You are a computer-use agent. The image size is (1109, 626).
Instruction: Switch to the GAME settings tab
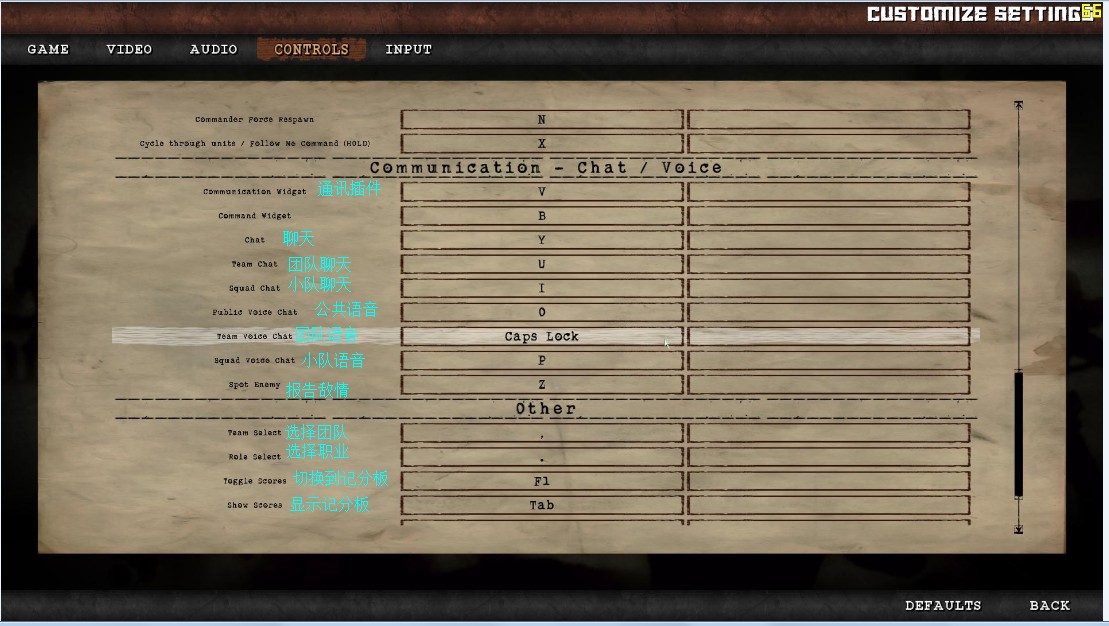[48, 49]
